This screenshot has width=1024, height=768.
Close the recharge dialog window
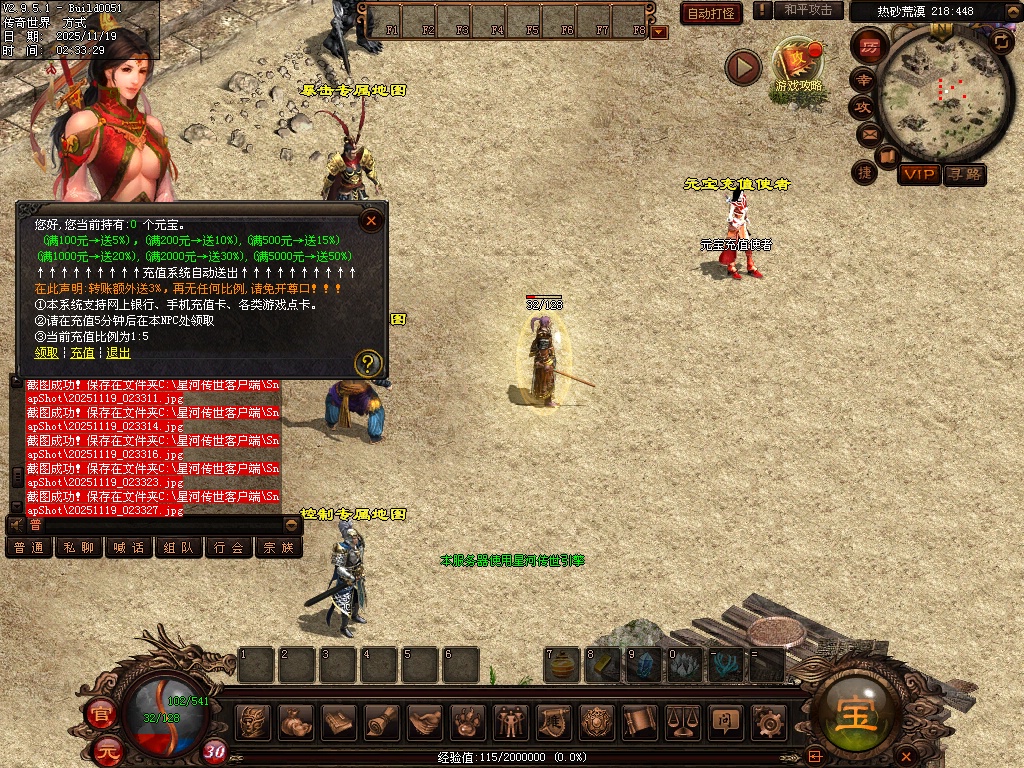click(371, 221)
